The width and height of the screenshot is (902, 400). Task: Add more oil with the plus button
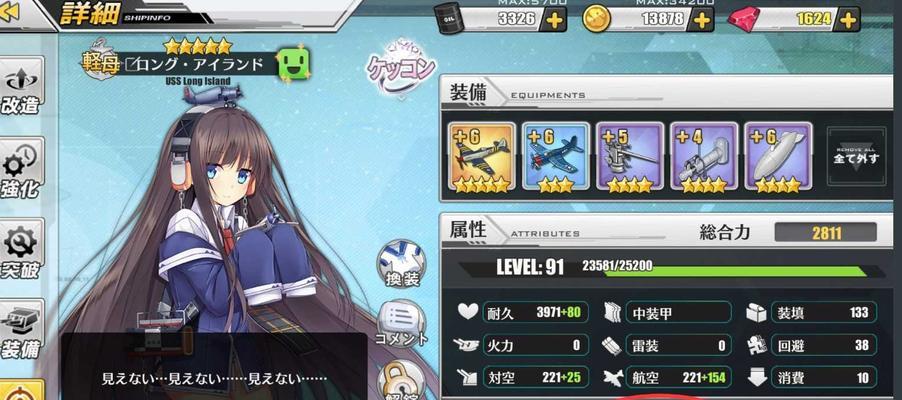tap(553, 20)
